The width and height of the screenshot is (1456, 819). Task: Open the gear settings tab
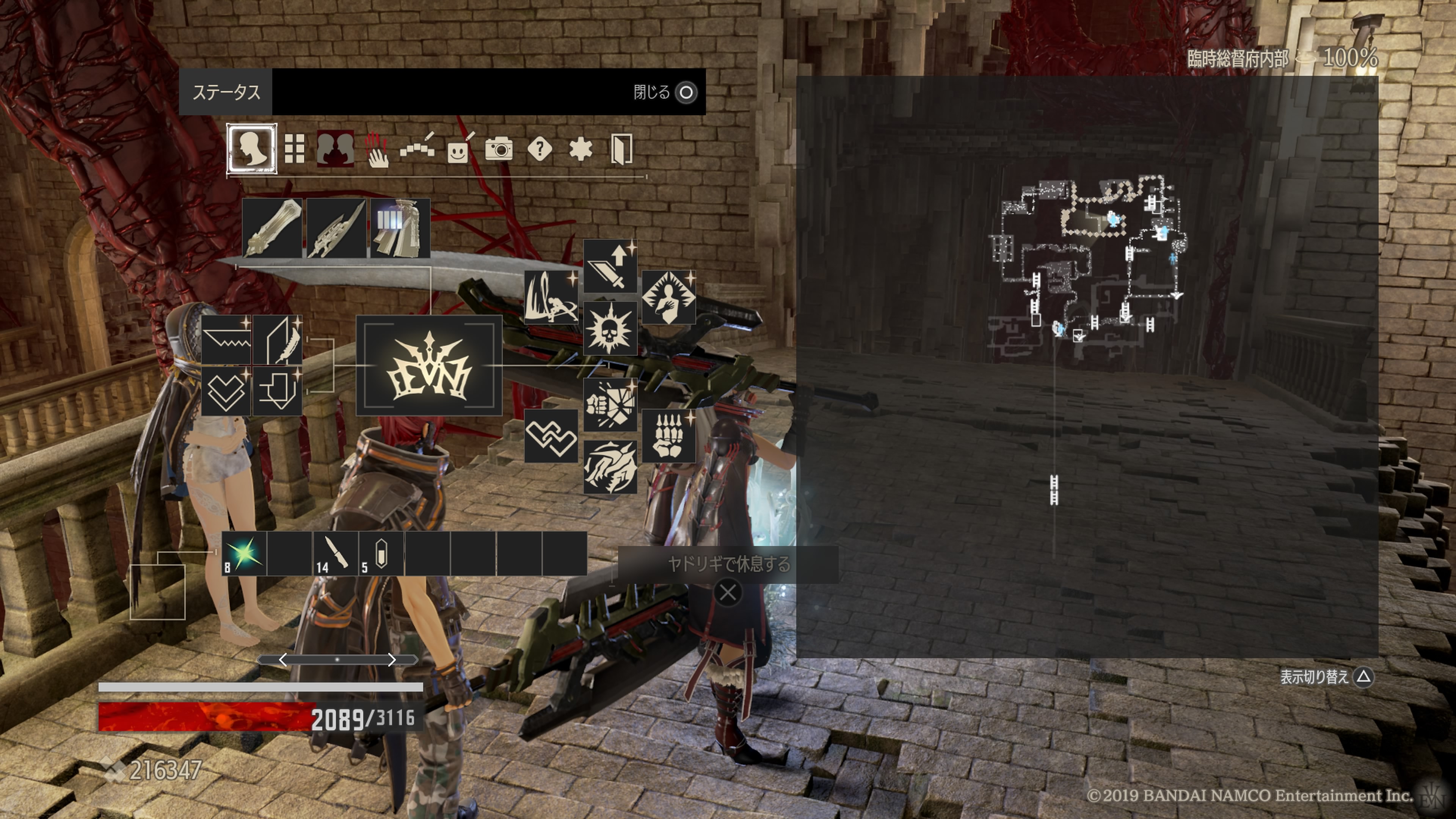tap(581, 149)
